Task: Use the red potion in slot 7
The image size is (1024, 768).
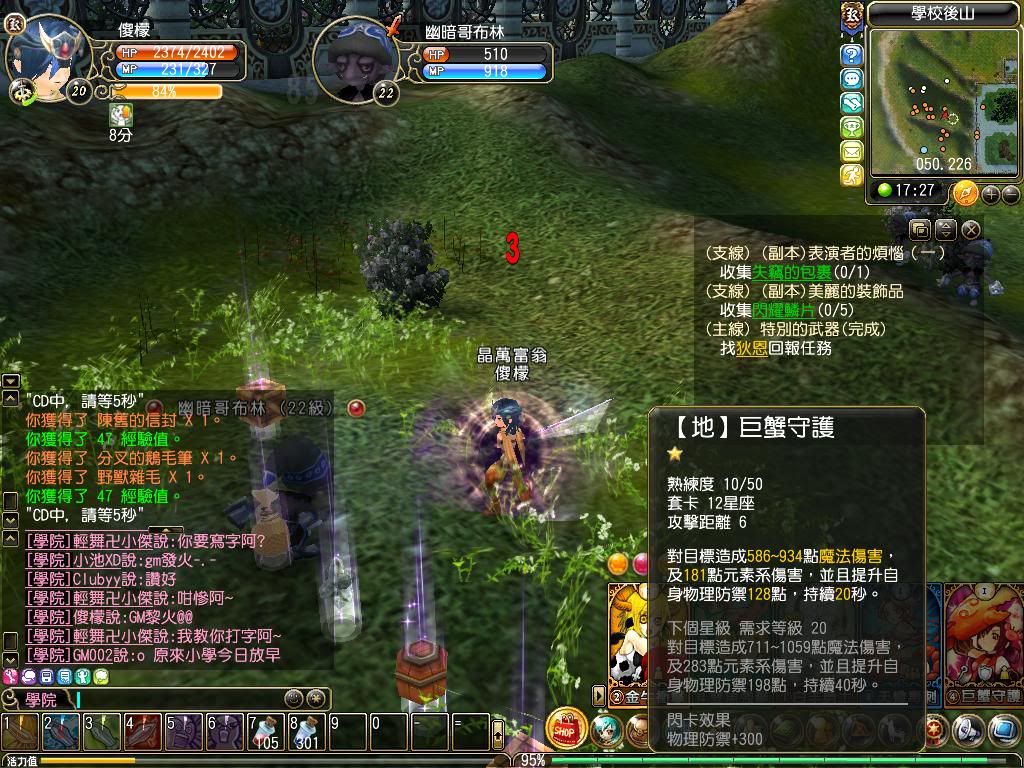Action: coord(265,732)
